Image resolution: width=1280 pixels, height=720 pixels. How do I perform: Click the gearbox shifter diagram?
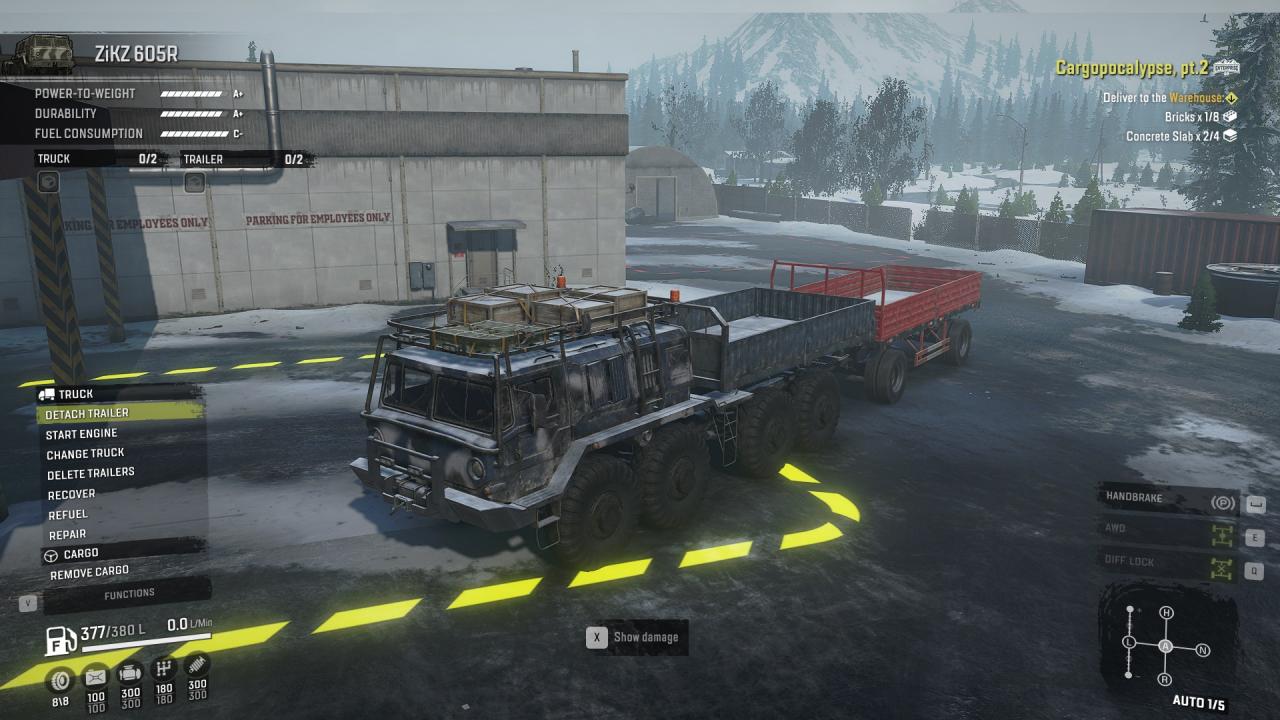pyautogui.click(x=1166, y=646)
